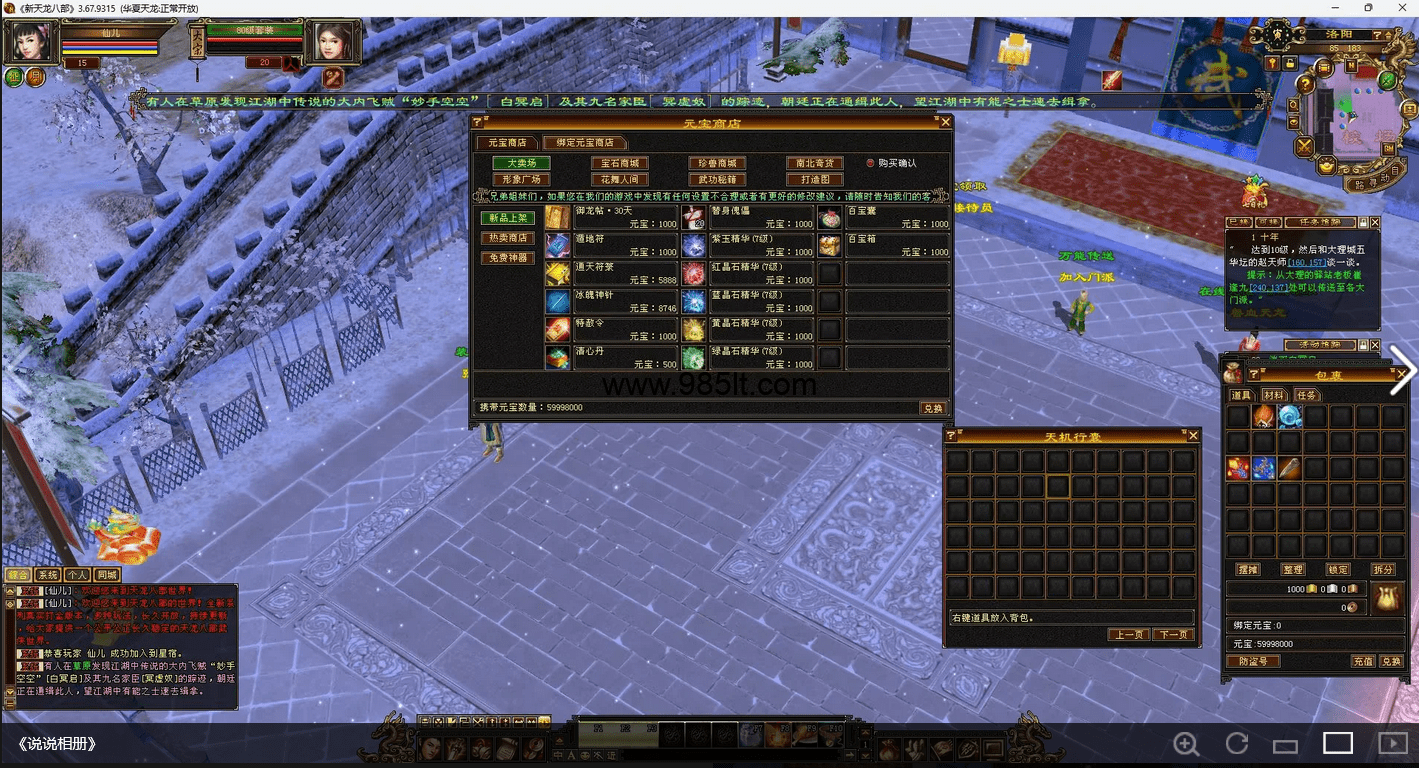Open the 免费神器 section
The width and height of the screenshot is (1419, 768).
[508, 258]
